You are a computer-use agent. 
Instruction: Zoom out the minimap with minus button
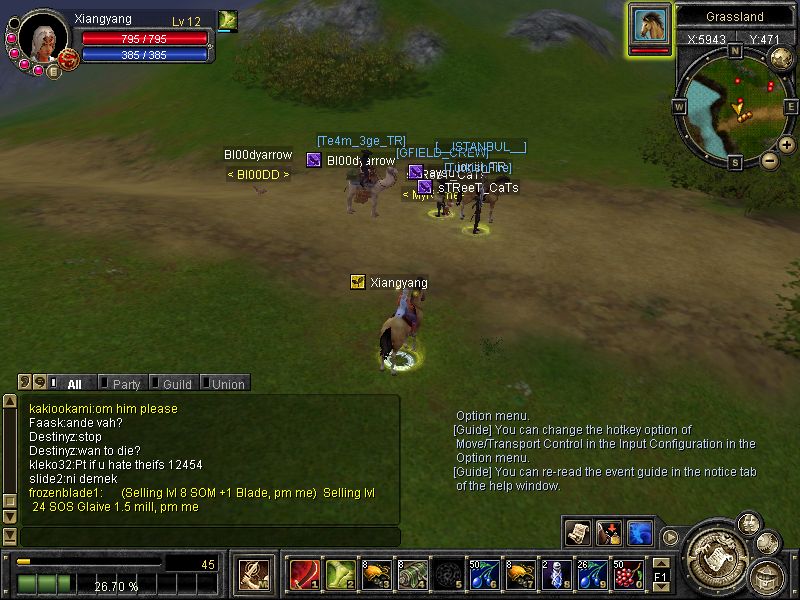coord(769,159)
